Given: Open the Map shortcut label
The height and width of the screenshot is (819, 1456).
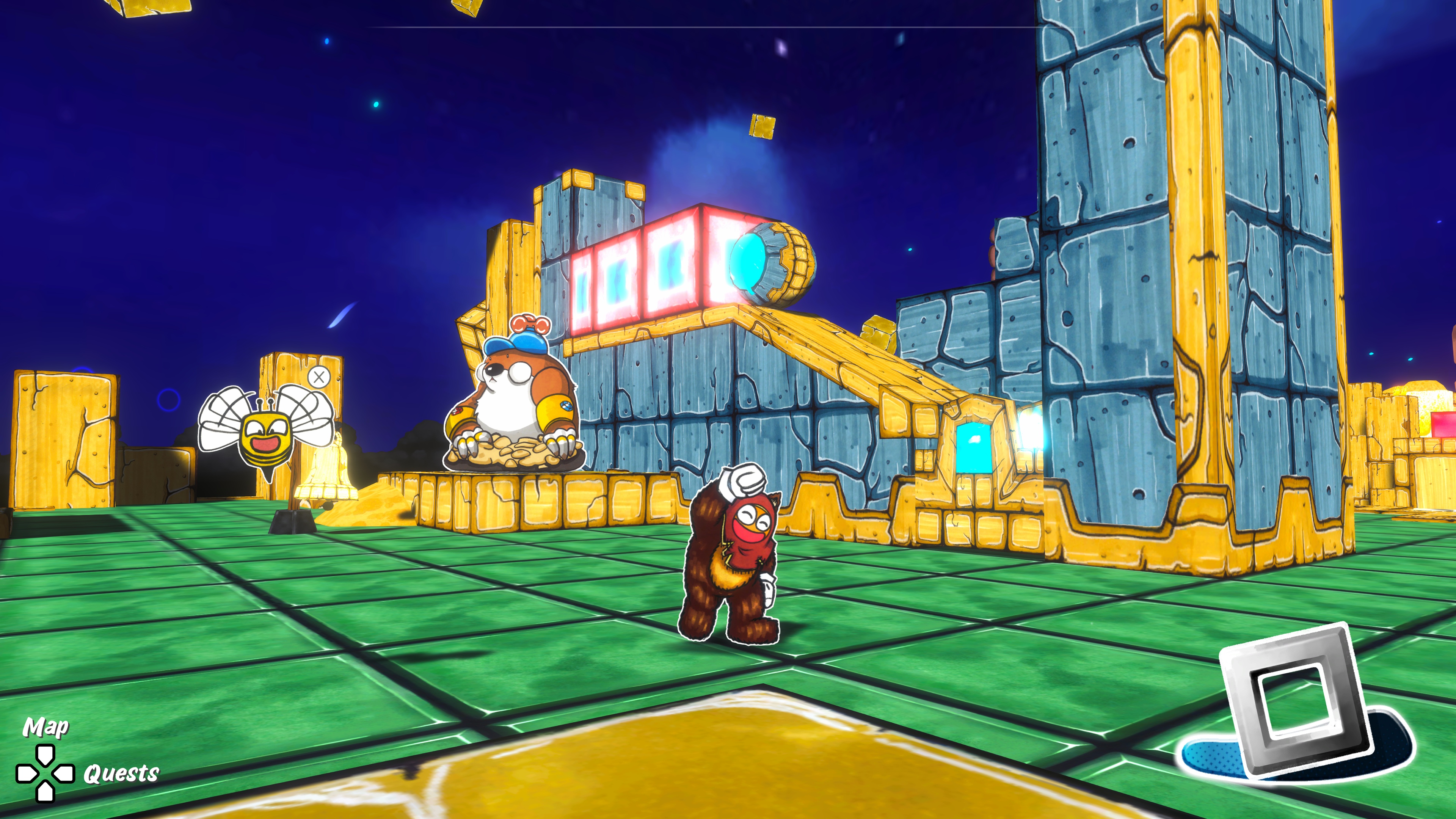Looking at the screenshot, I should pos(46,727).
